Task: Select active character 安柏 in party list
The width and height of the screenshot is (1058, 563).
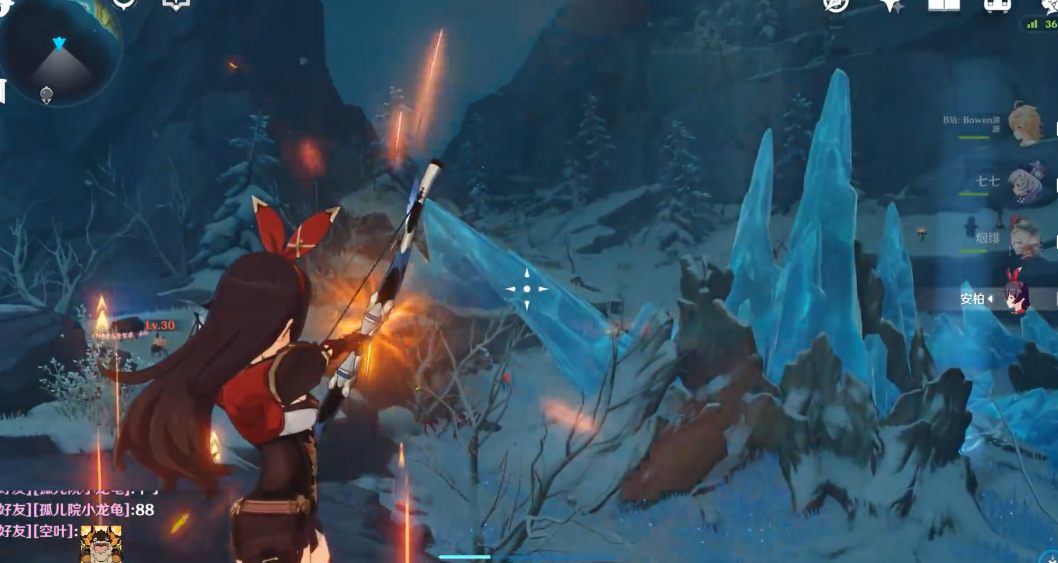Action: tap(1017, 297)
